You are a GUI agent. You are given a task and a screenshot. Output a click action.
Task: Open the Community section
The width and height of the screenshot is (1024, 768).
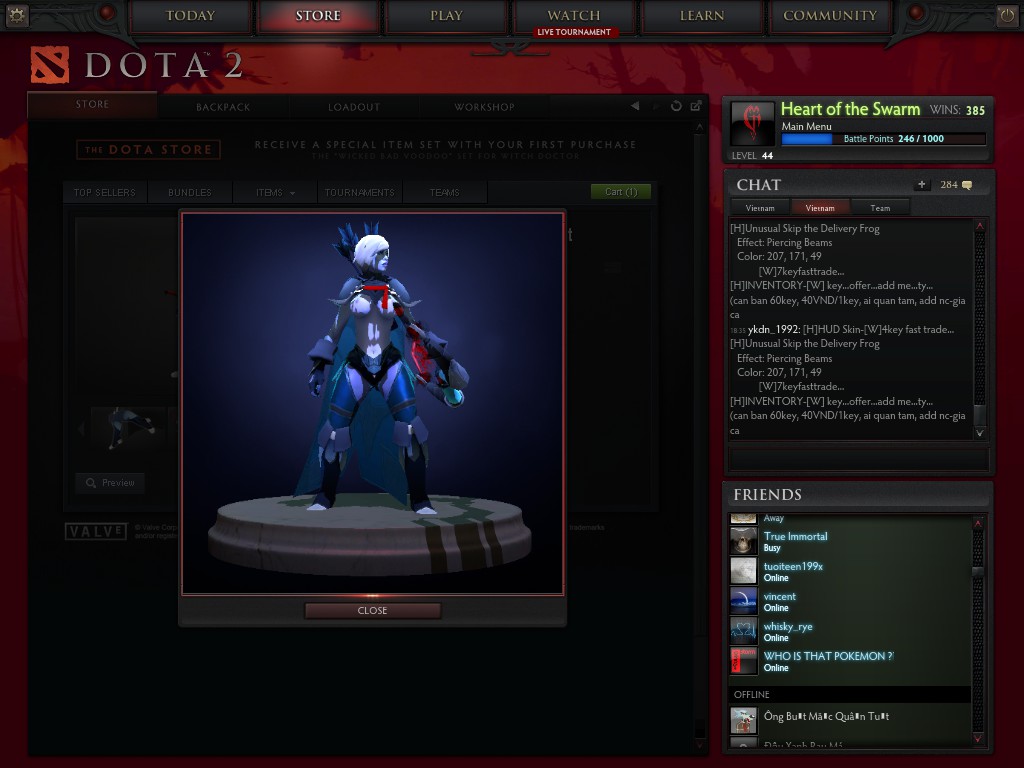pyautogui.click(x=830, y=16)
